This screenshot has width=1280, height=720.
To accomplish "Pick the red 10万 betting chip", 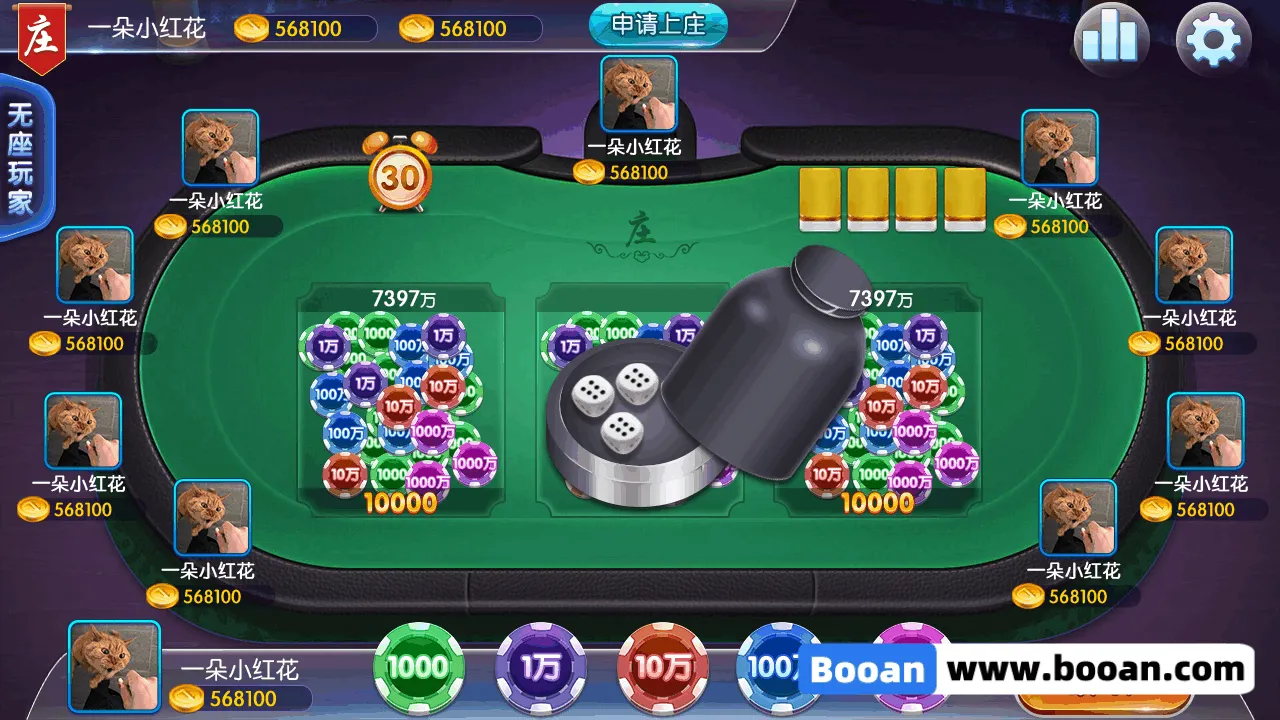I will pos(663,667).
